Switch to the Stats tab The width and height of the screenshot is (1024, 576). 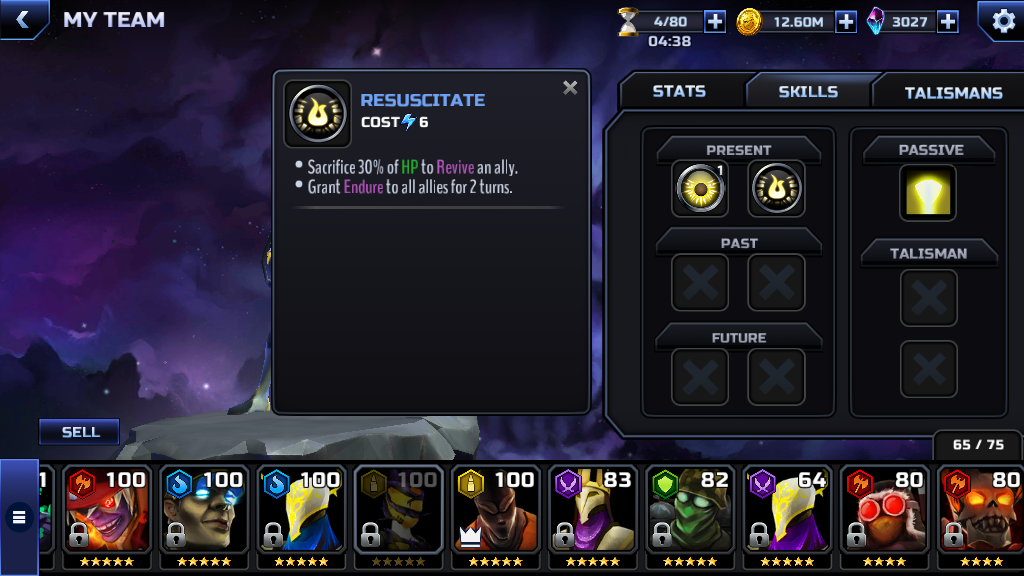pyautogui.click(x=679, y=91)
